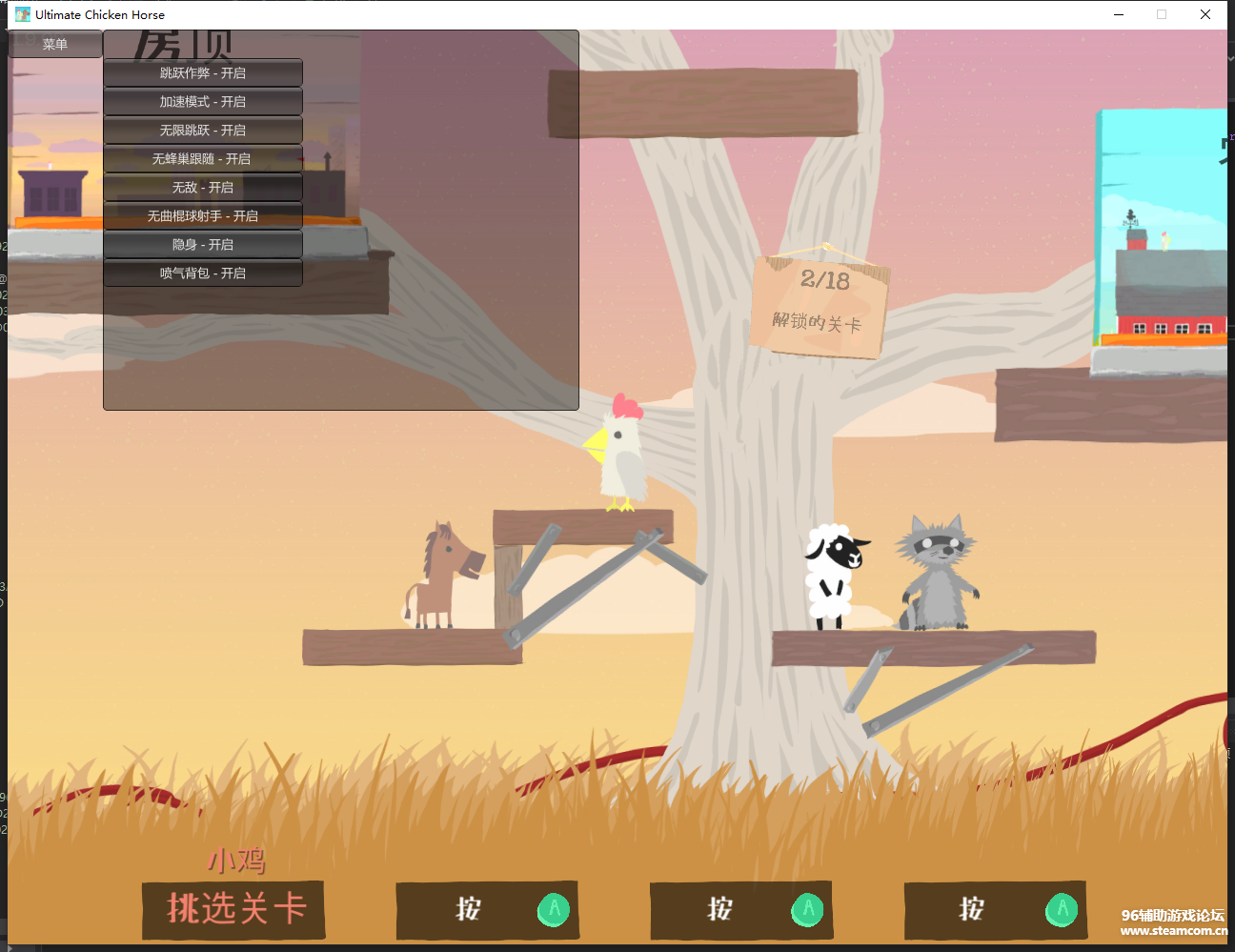Toggle 无限跳跃 infinite jump
The image size is (1235, 952).
[x=203, y=131]
